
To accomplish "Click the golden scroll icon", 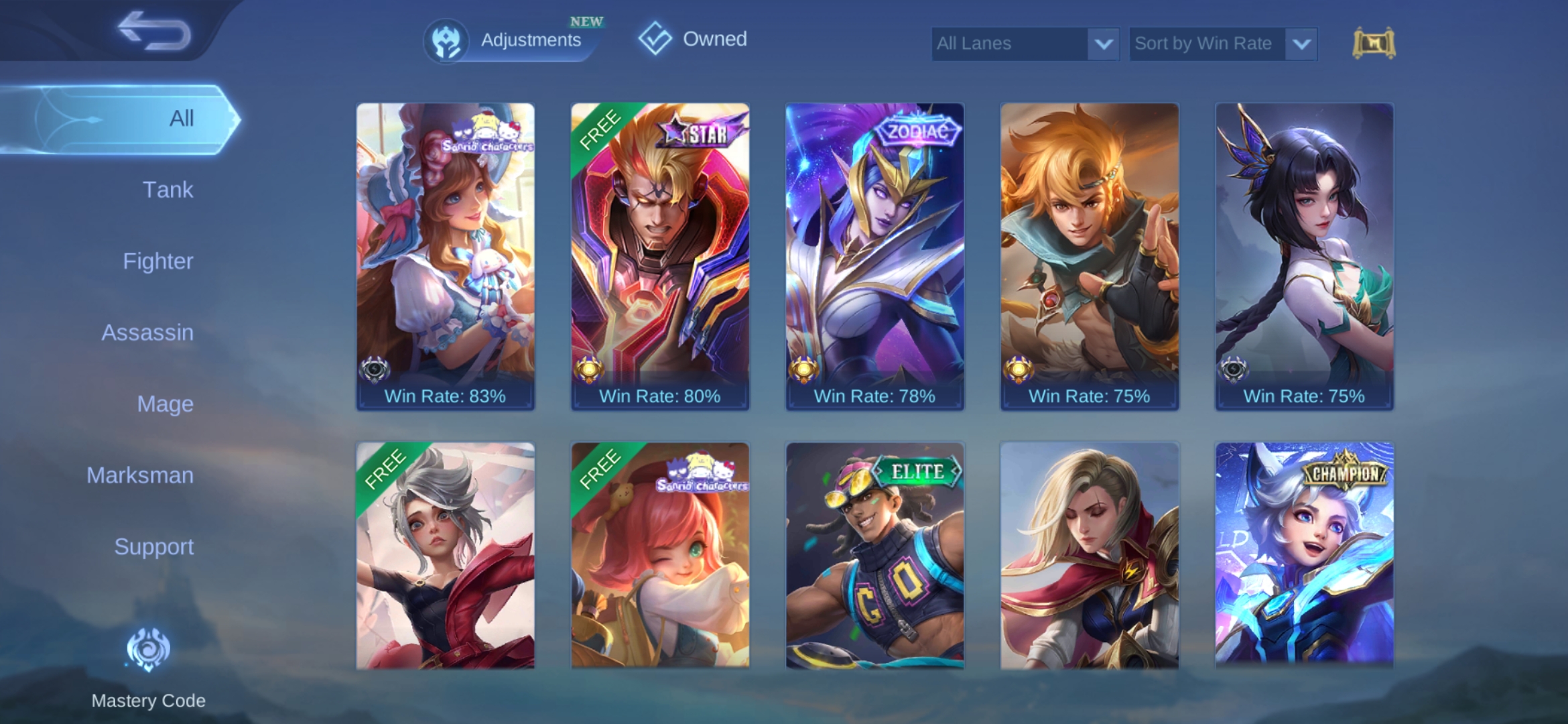I will [x=1374, y=44].
